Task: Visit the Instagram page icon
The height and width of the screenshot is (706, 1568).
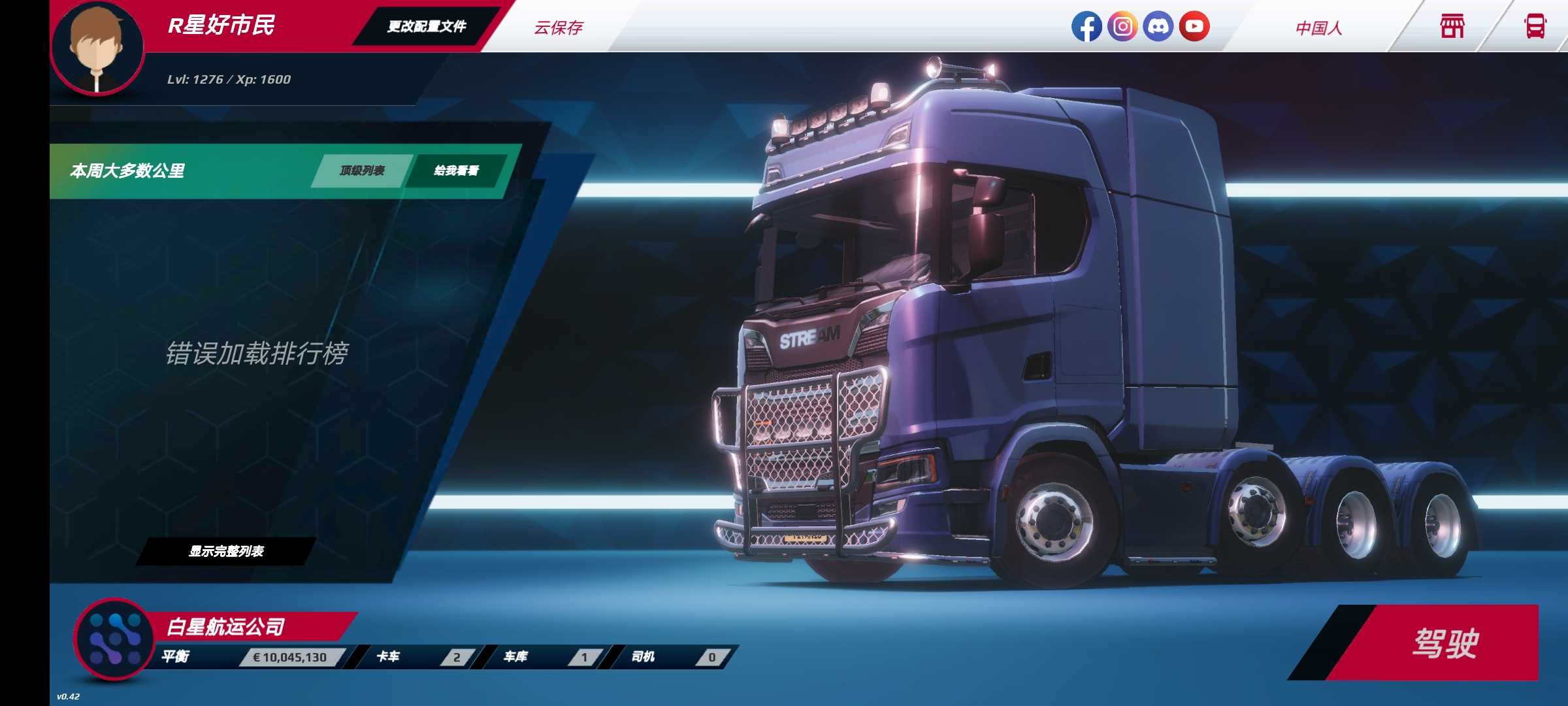Action: point(1122,27)
